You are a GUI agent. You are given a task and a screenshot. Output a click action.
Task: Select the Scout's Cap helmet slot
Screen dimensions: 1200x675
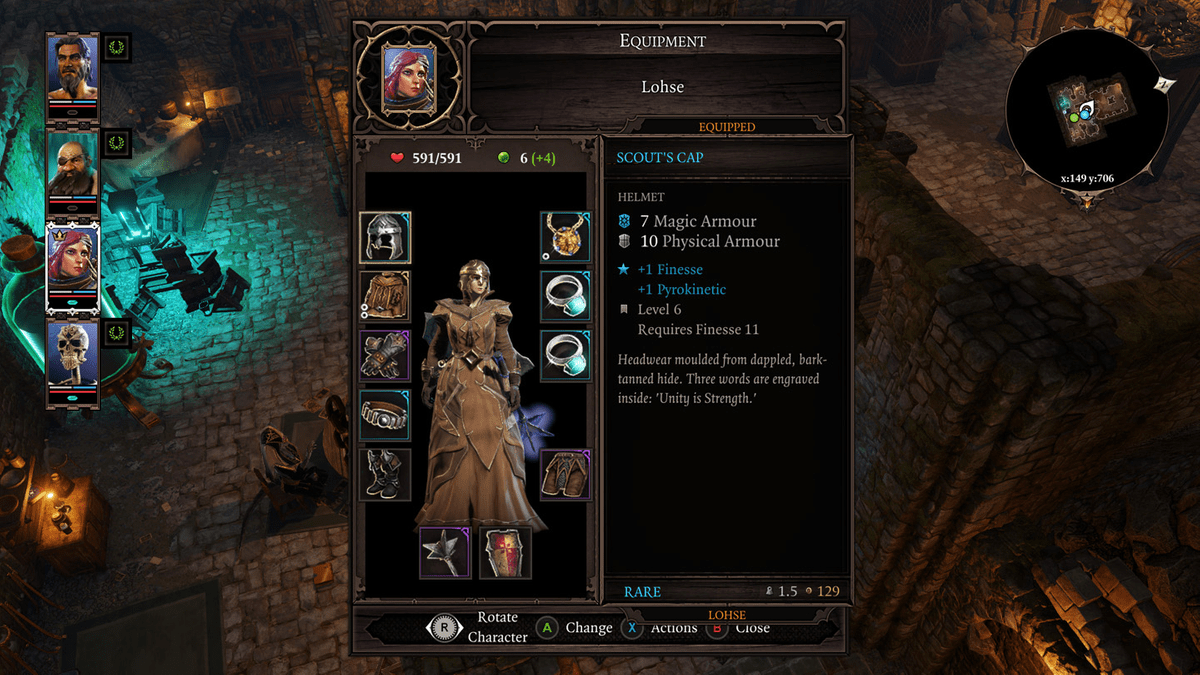(385, 237)
